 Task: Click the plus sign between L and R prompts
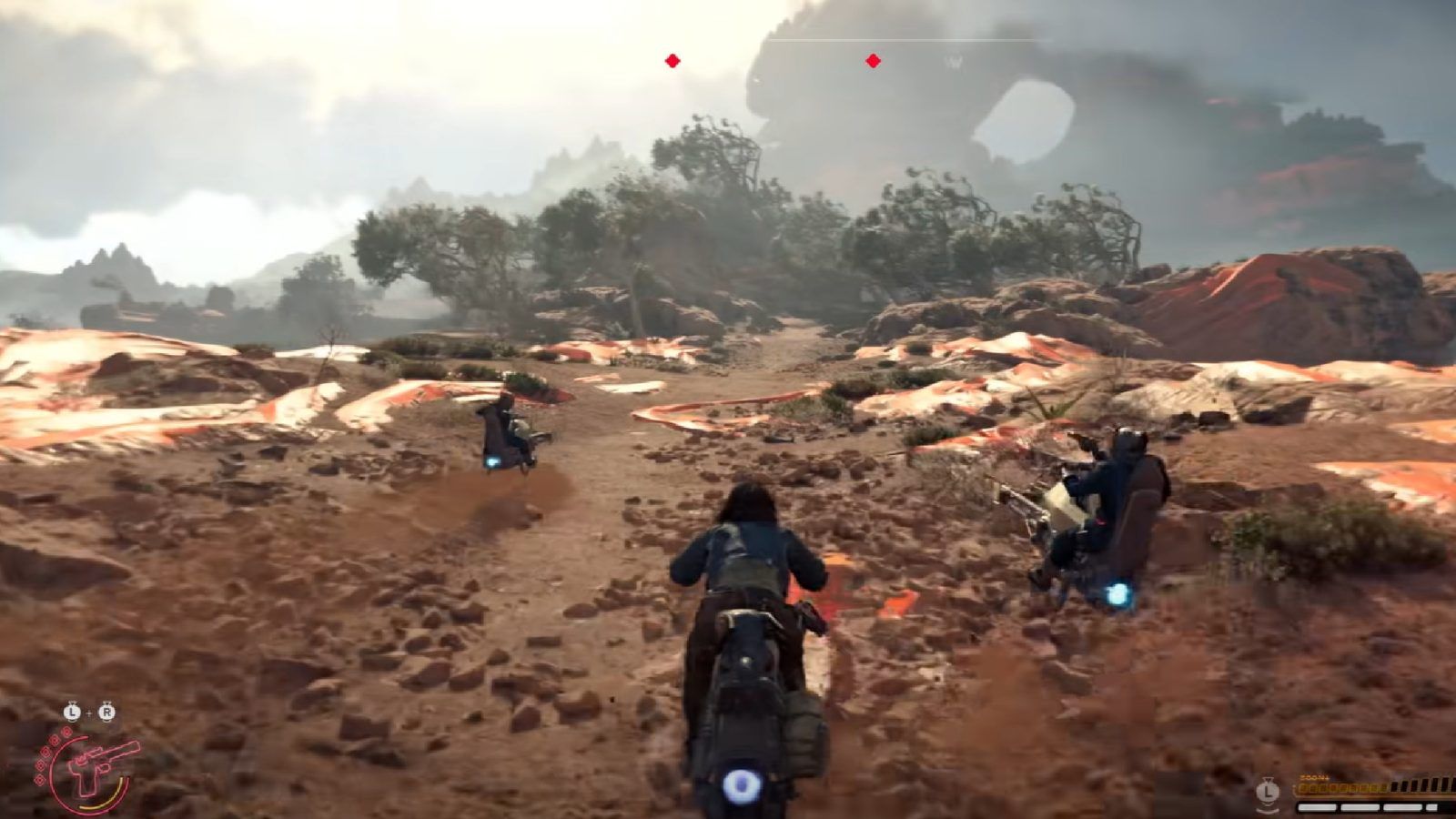[89, 712]
